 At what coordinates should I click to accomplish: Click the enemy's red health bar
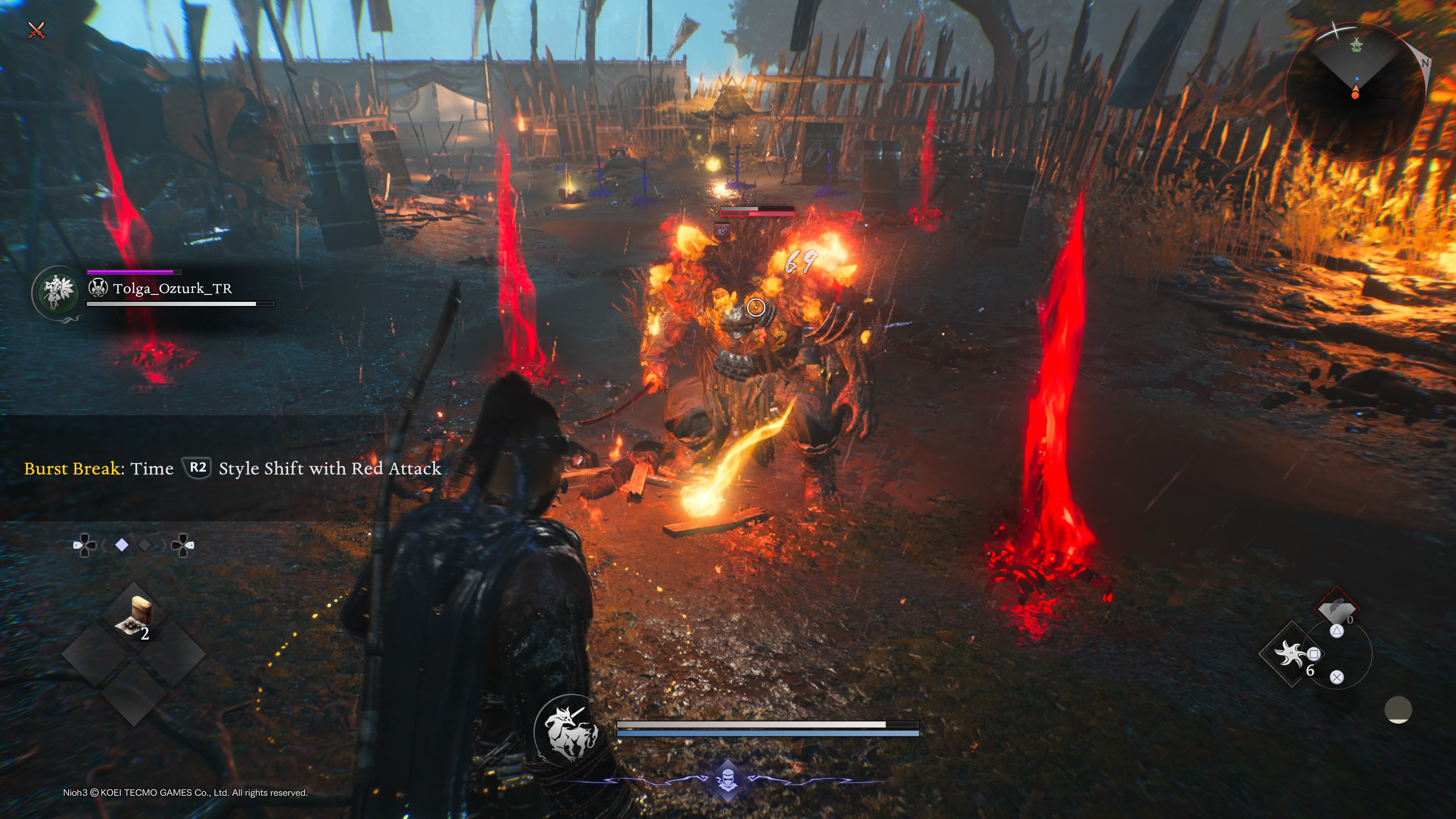[x=758, y=214]
